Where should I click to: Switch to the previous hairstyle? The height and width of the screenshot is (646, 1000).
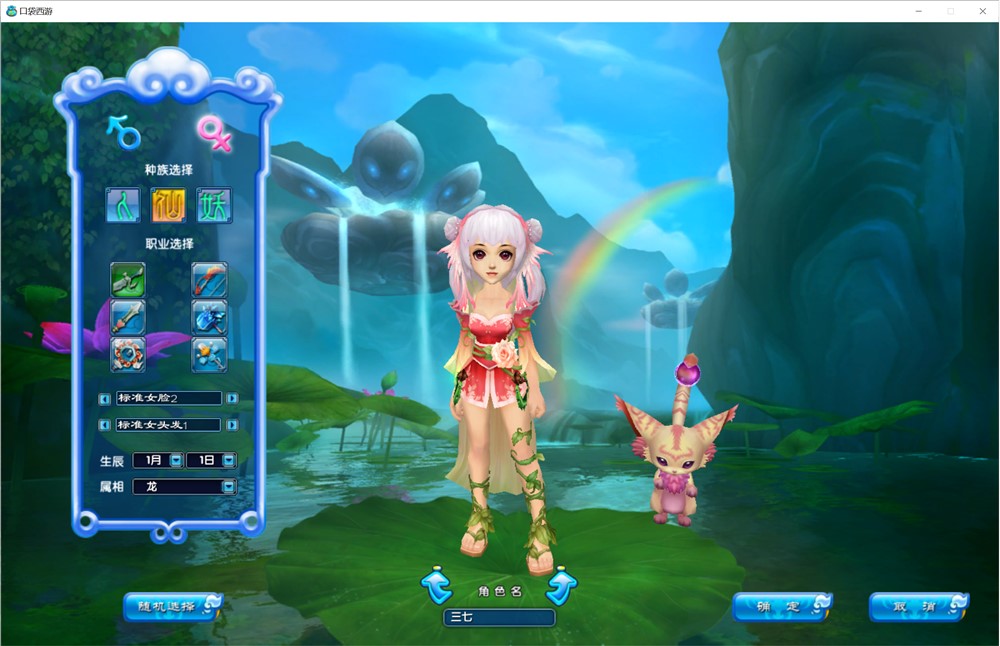coord(105,425)
